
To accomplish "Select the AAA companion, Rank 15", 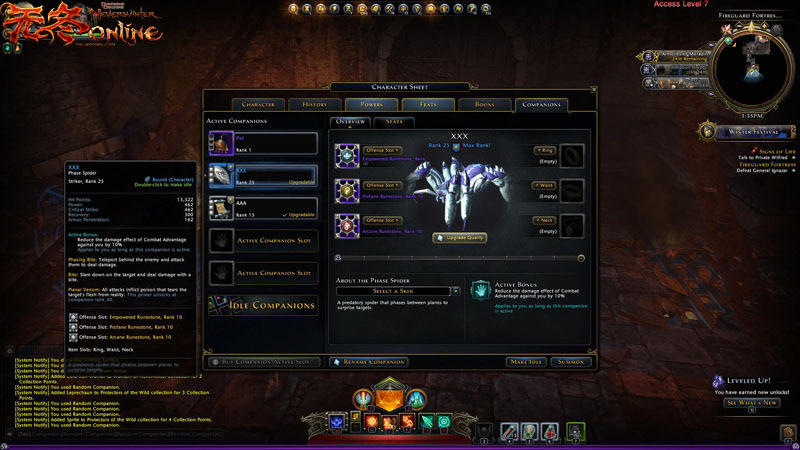I will (x=262, y=208).
